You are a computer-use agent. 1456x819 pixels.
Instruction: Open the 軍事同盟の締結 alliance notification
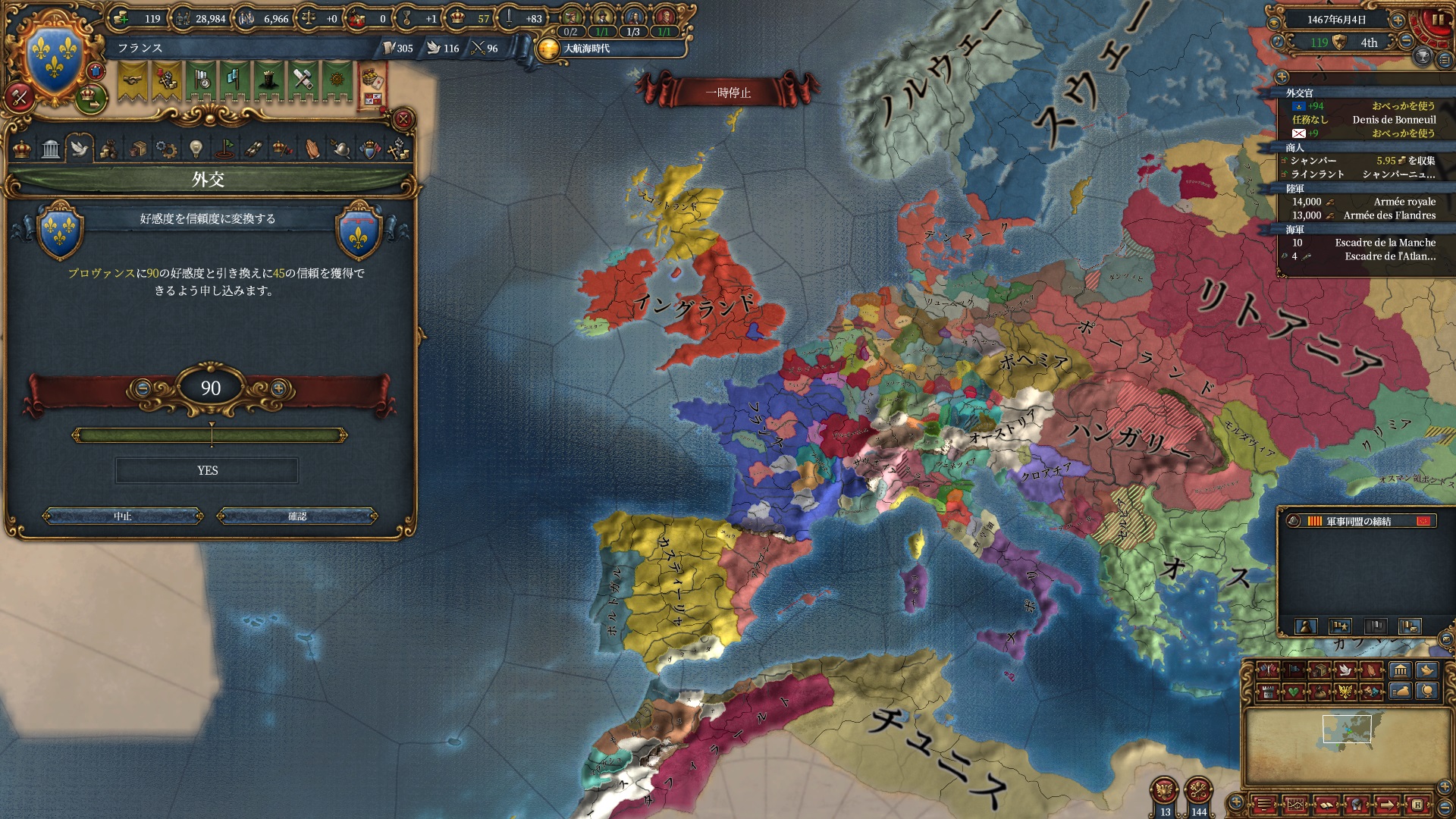[1357, 521]
